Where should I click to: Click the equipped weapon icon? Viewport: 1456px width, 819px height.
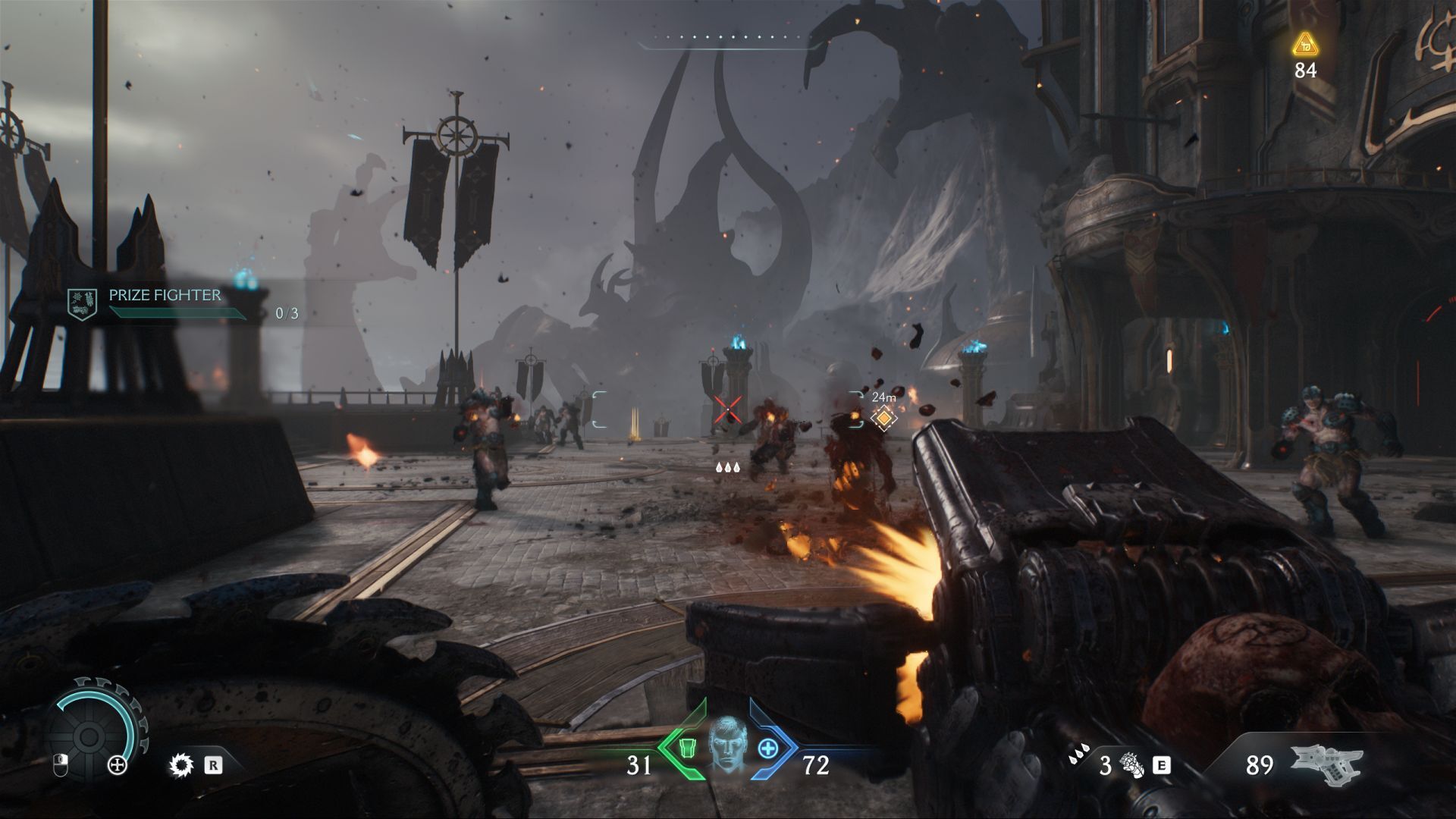[x=1327, y=764]
